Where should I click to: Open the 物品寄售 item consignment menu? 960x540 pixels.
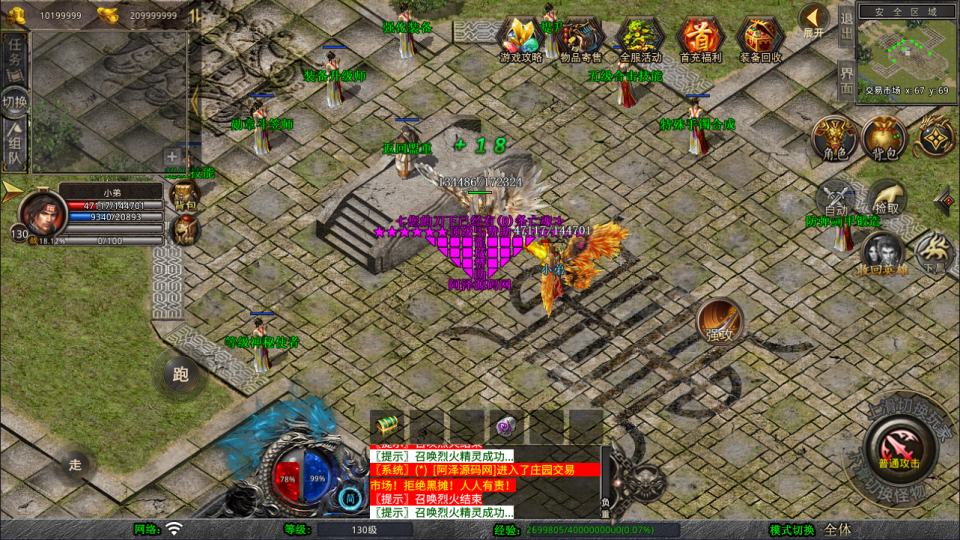(580, 39)
